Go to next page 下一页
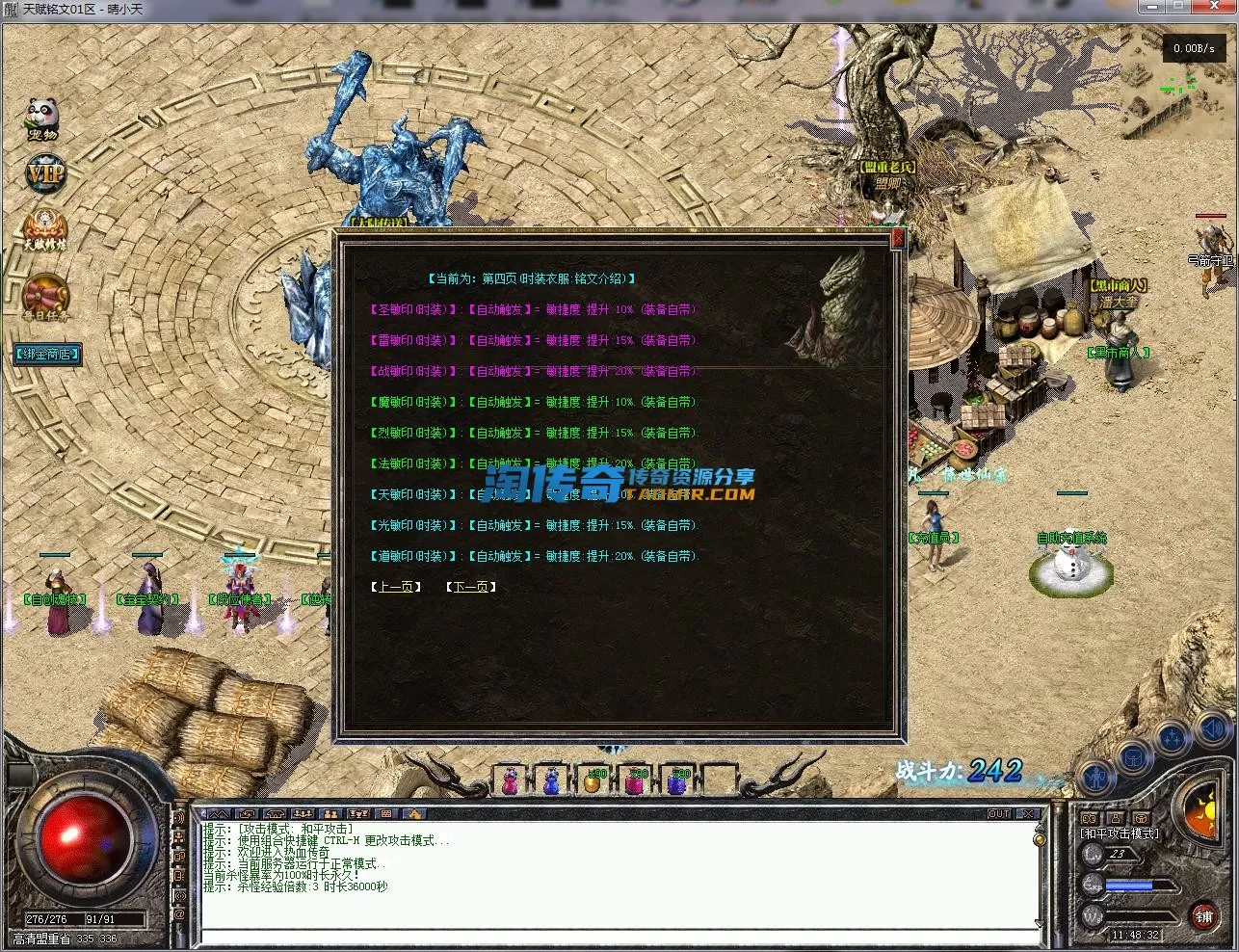This screenshot has width=1239, height=952. pyautogui.click(x=470, y=587)
